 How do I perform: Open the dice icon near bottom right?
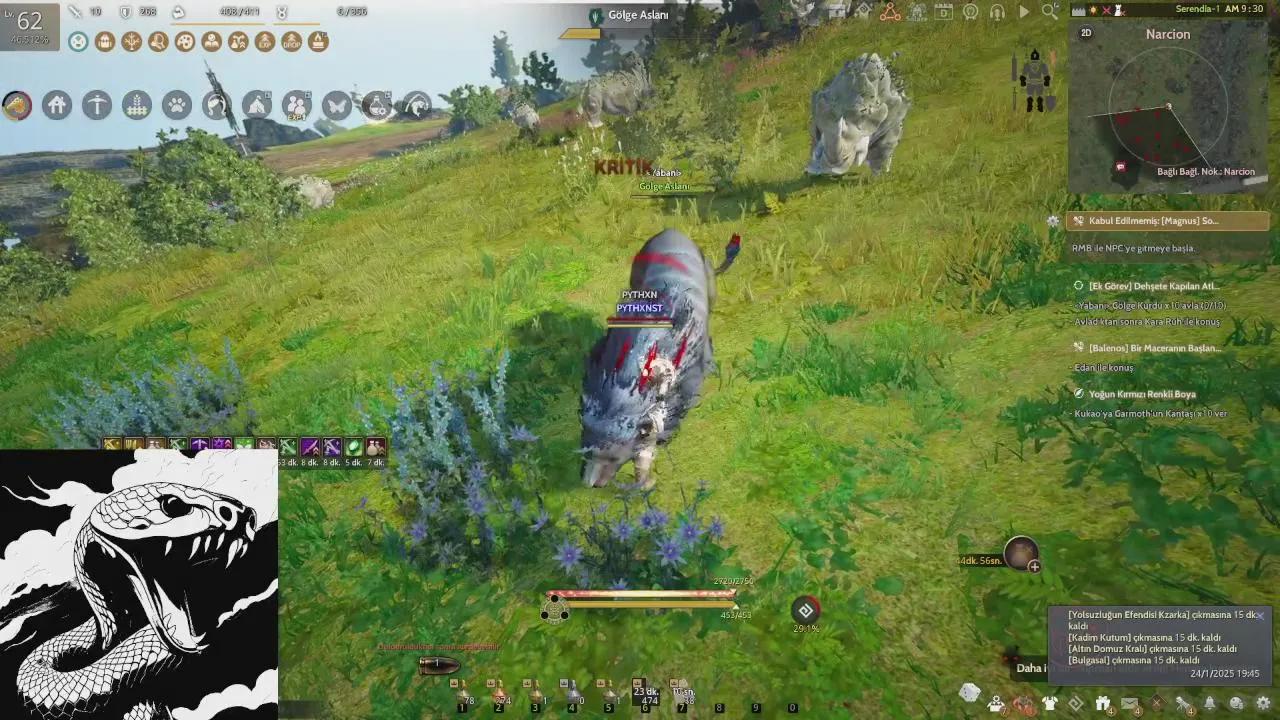tap(969, 691)
